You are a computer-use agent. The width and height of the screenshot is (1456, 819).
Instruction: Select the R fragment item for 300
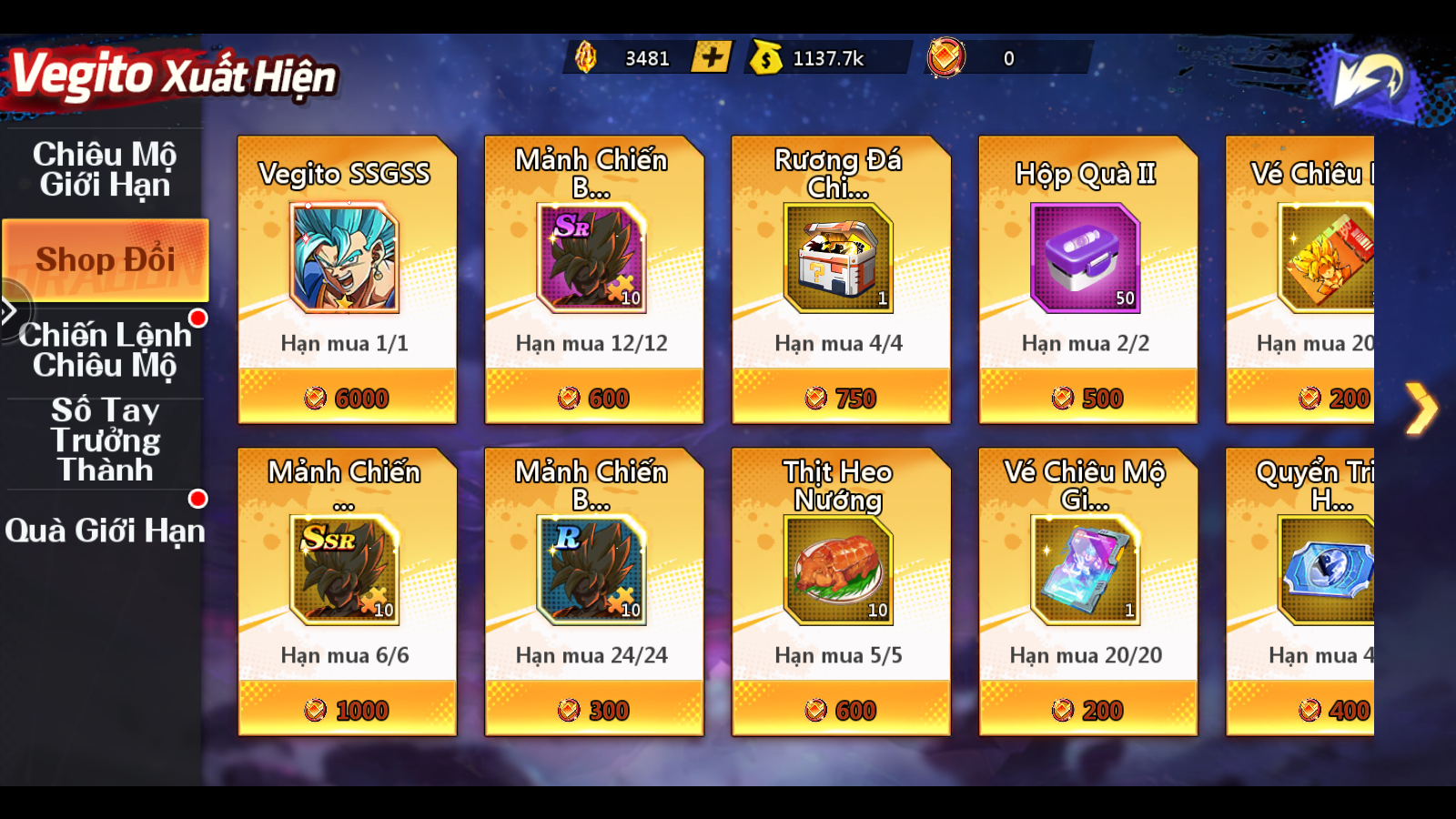[x=593, y=710]
